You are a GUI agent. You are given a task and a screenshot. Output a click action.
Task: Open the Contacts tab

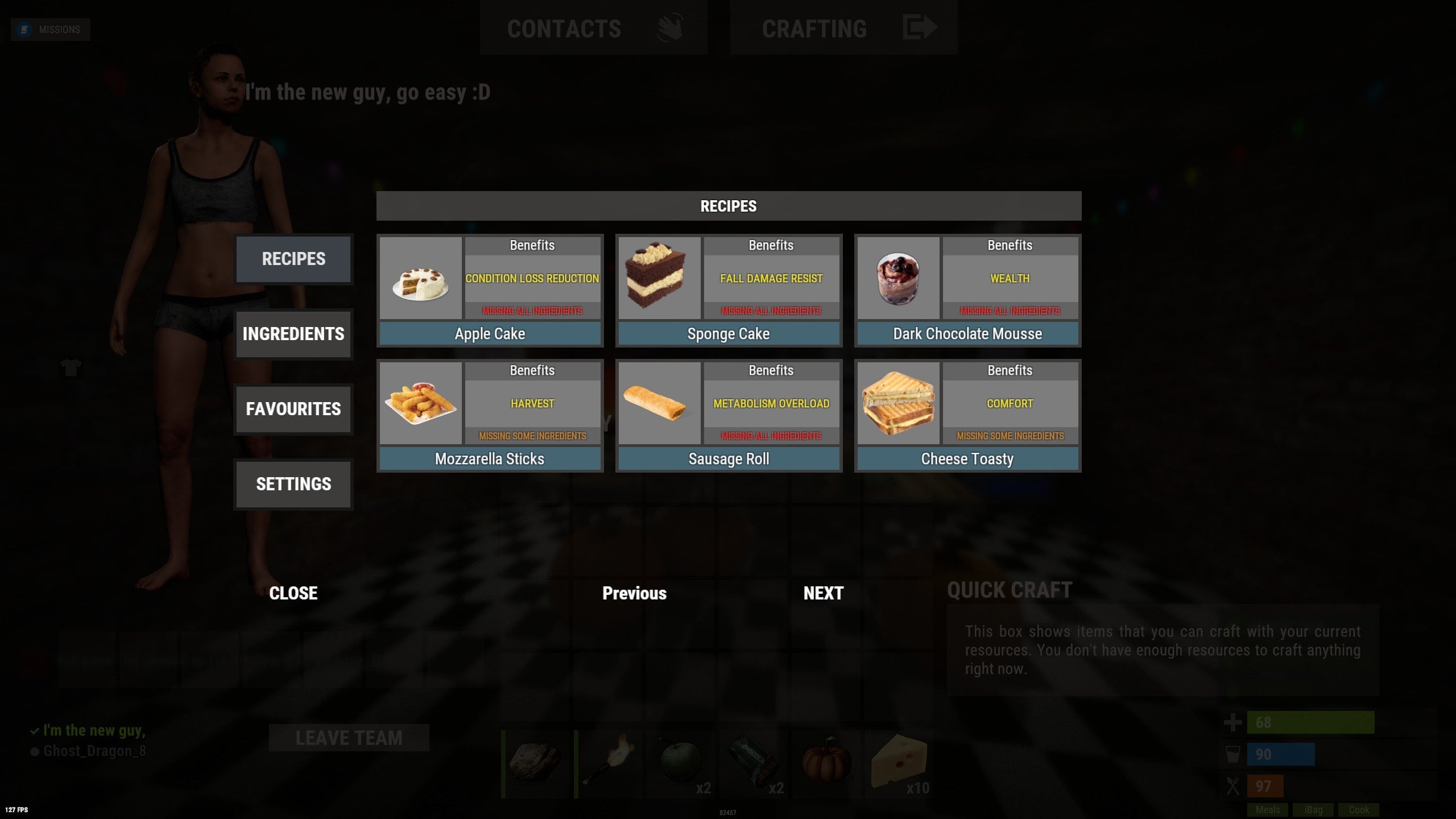click(x=593, y=28)
